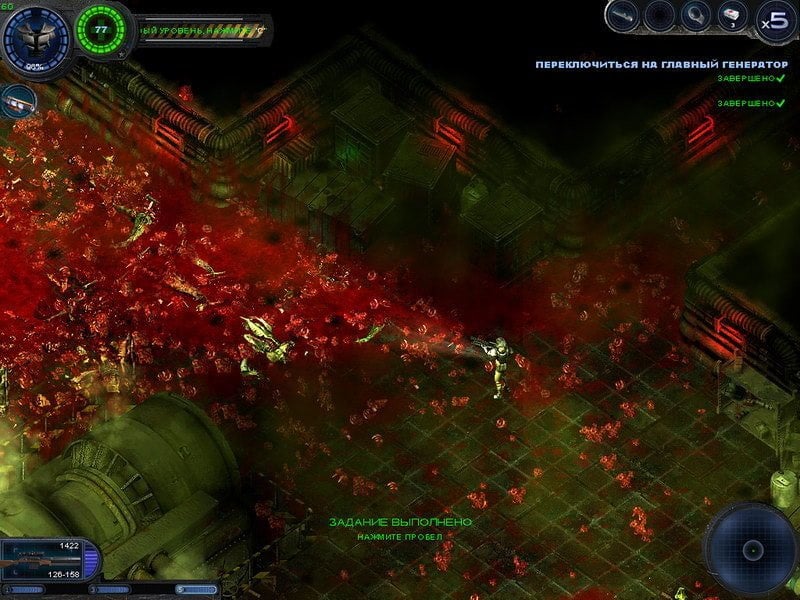Click the mission complete message

pos(400,522)
